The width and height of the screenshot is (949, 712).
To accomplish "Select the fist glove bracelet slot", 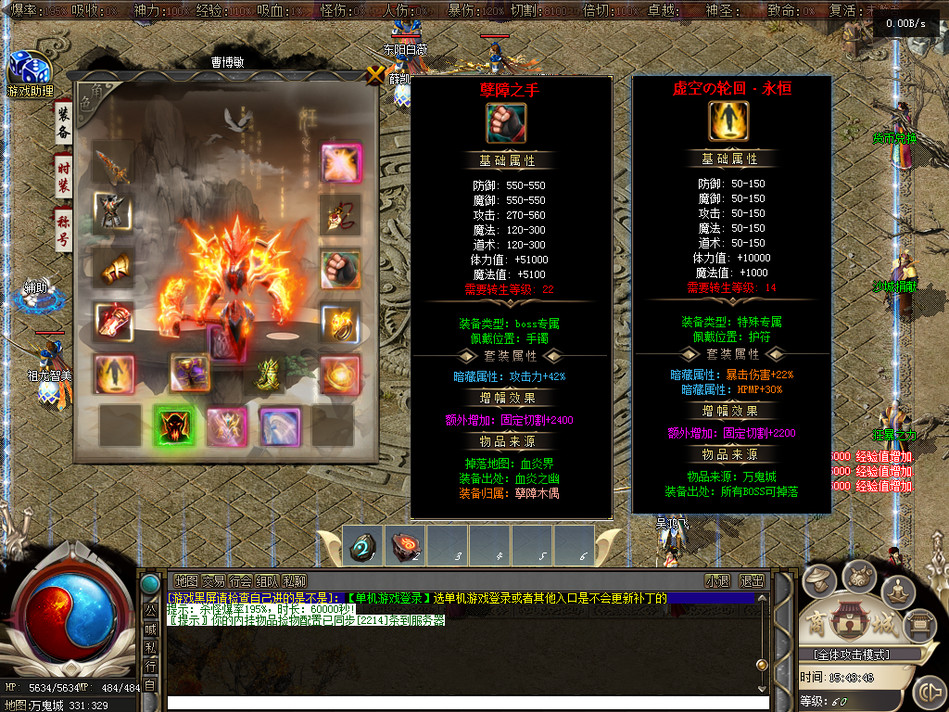I will (x=340, y=269).
